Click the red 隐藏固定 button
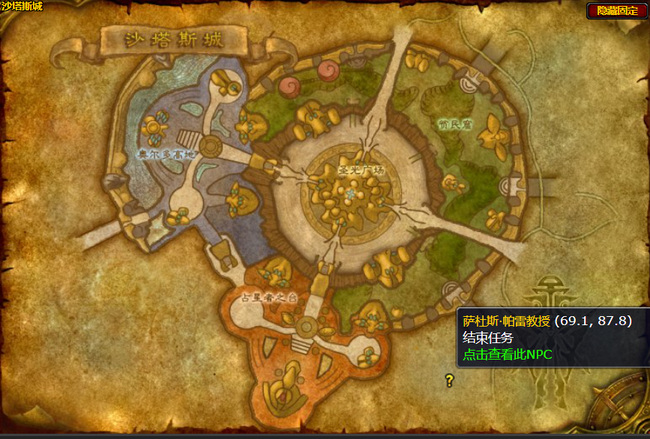650x439 pixels. pos(616,10)
